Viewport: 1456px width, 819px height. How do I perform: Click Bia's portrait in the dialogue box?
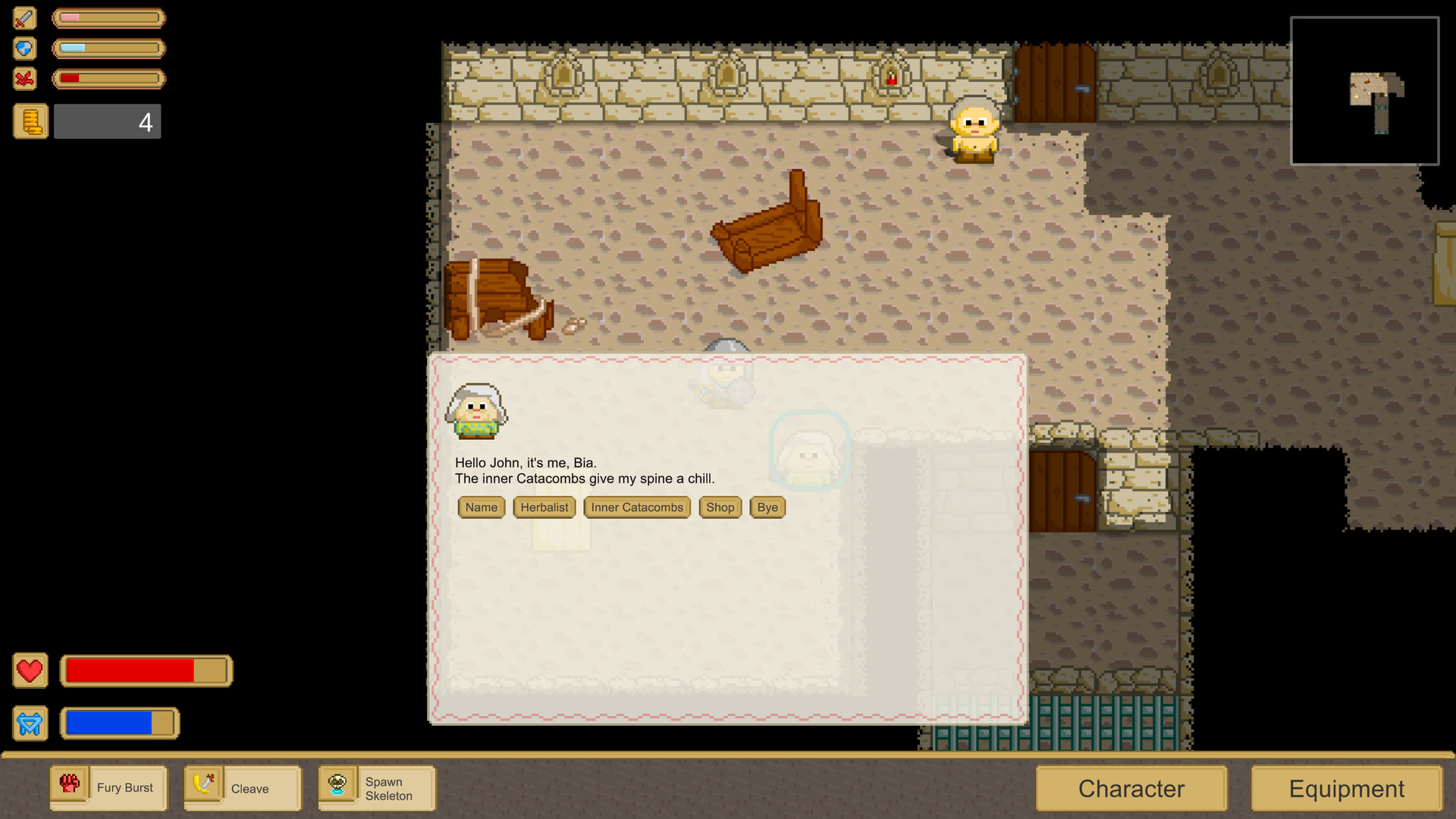[x=476, y=412]
